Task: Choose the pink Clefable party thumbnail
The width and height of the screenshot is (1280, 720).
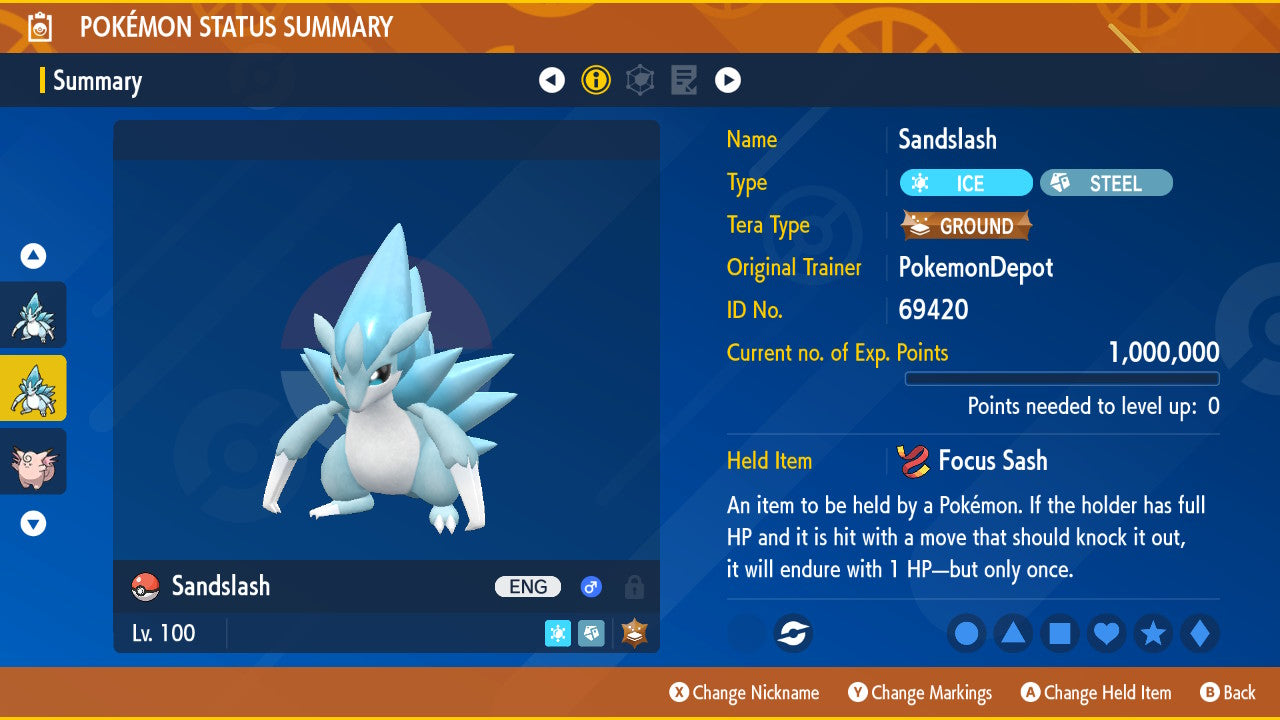Action: [x=33, y=461]
